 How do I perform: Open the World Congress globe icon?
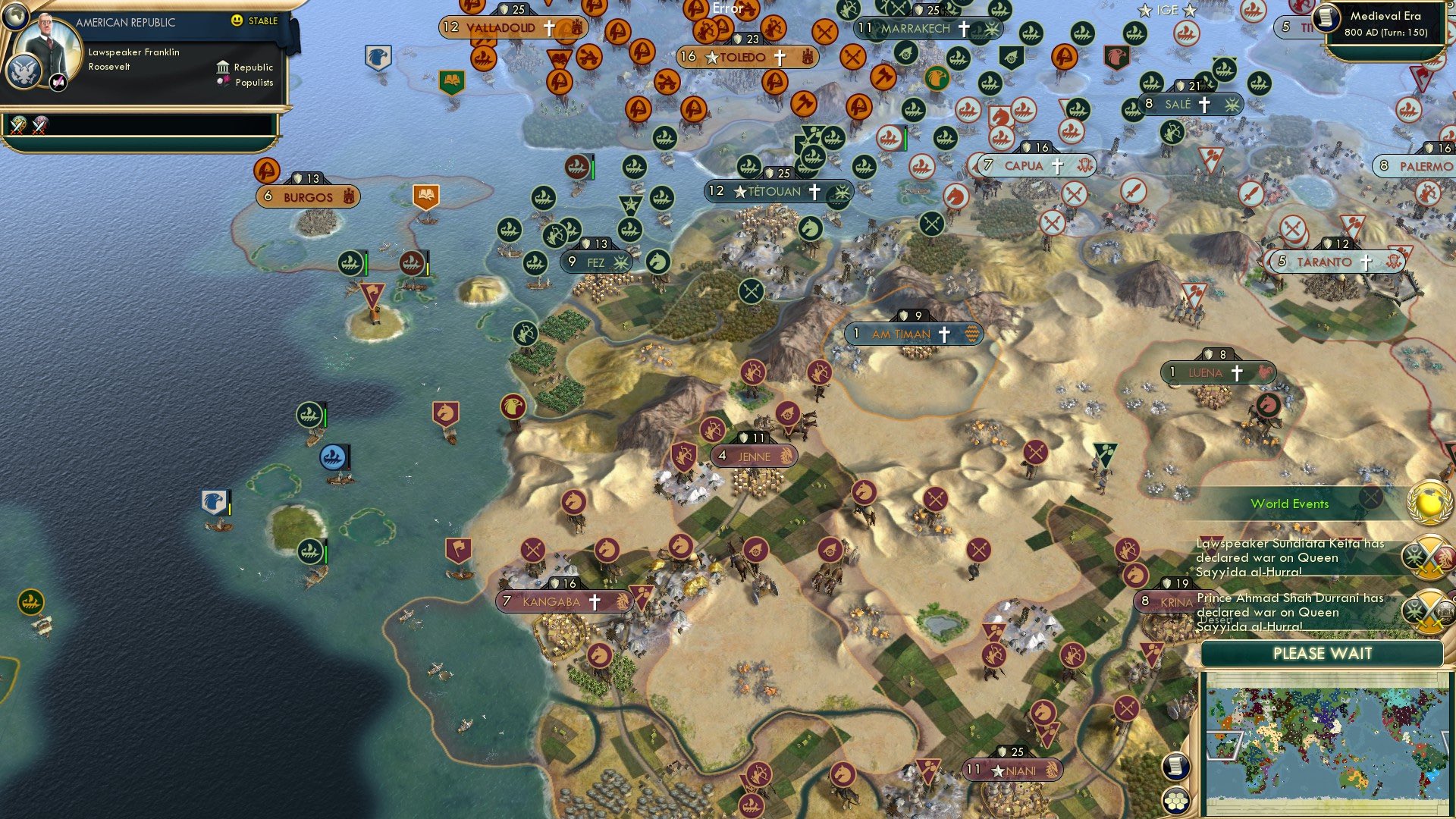point(1428,502)
